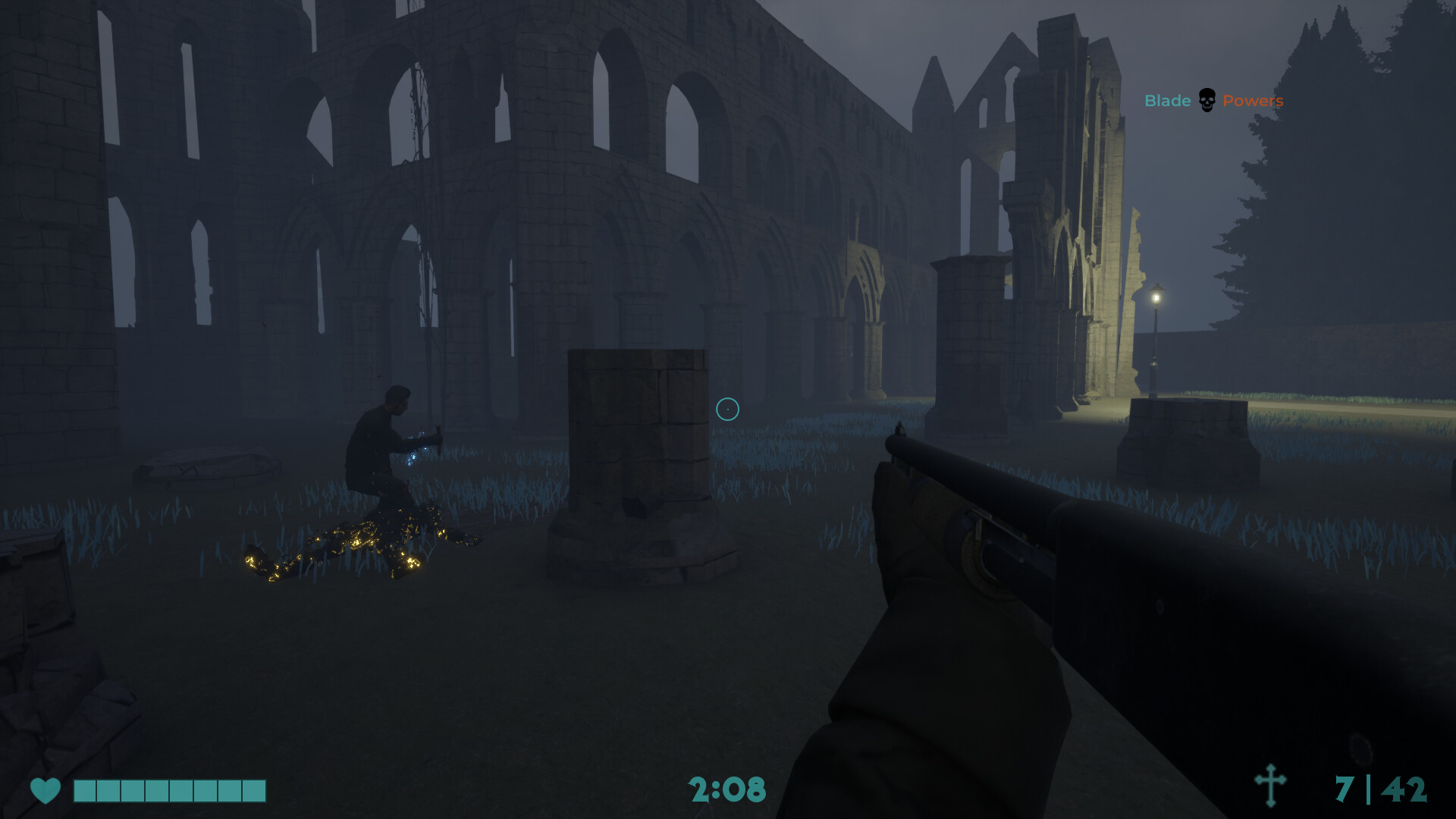The width and height of the screenshot is (1456, 819).
Task: Click the middle segment of the health bar
Action: (x=168, y=790)
